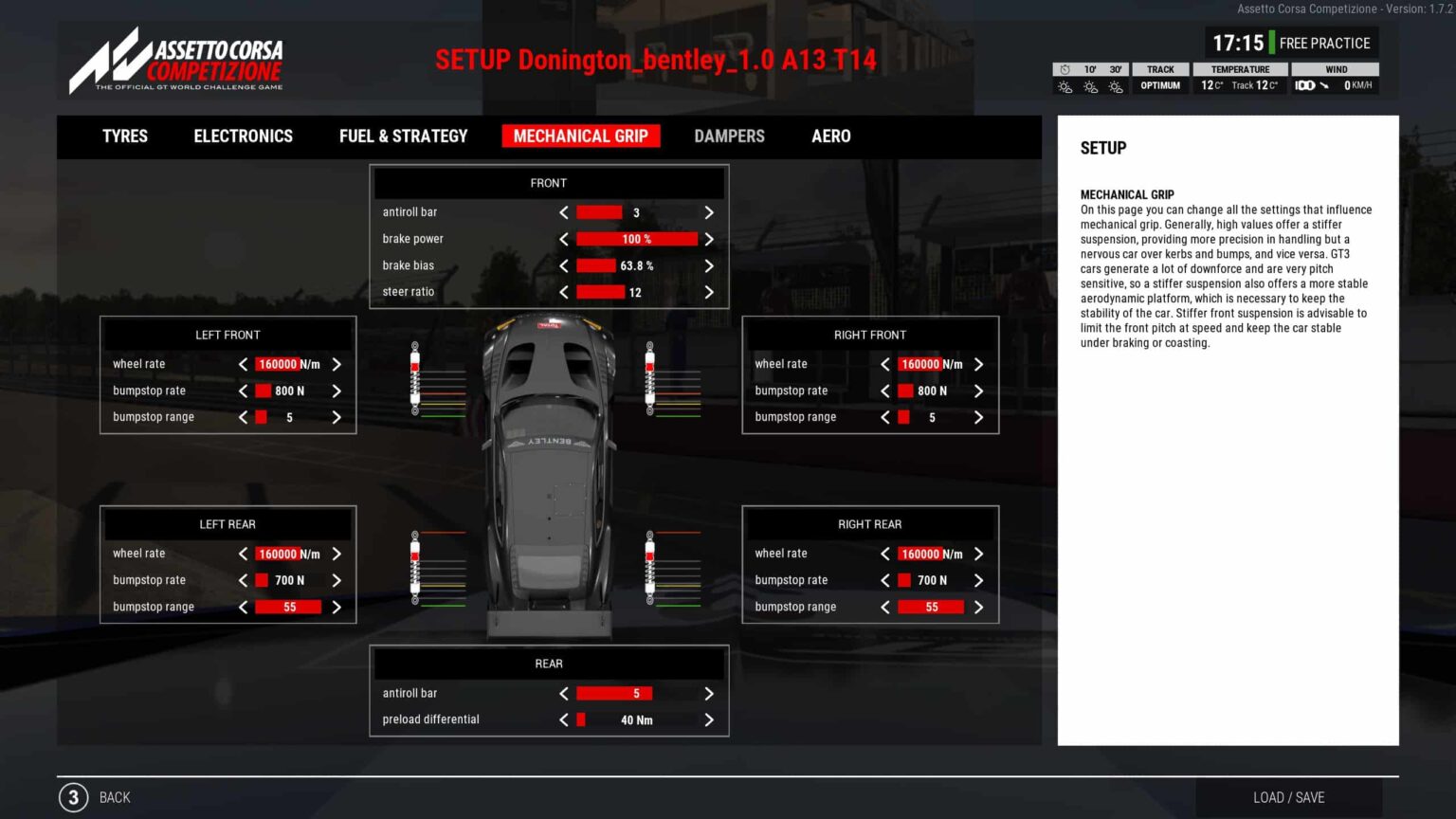Image resolution: width=1456 pixels, height=819 pixels.
Task: Open the LOAD / SAVE screen
Action: pos(1288,797)
